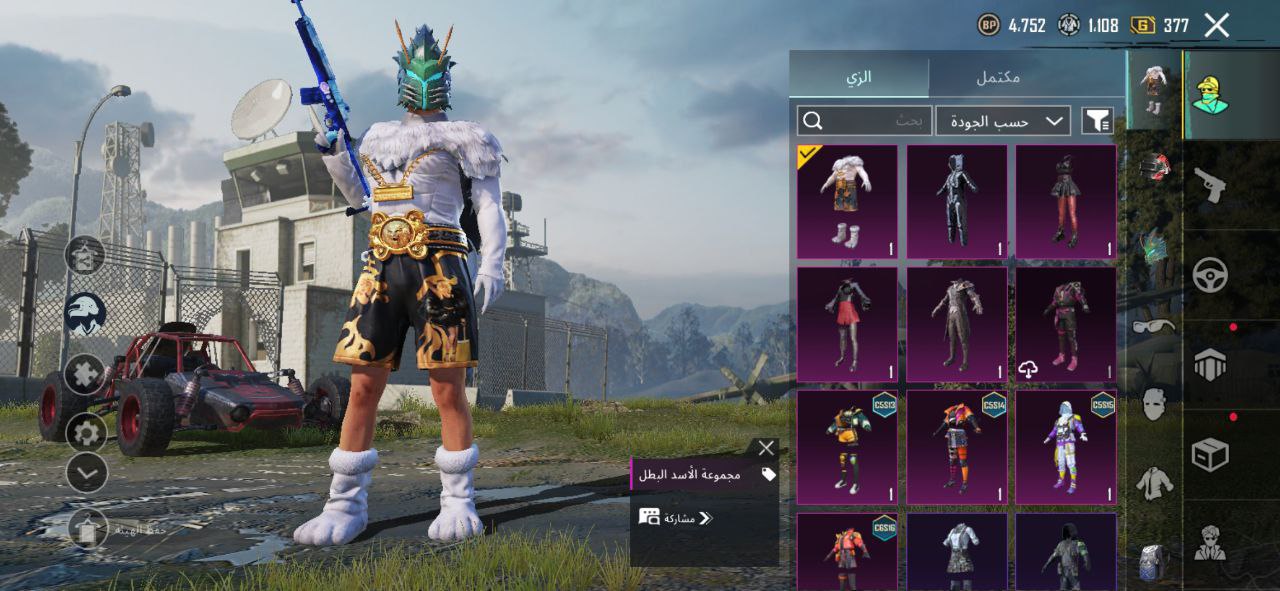
Task: Switch to the مكتمل tab
Action: 997,77
